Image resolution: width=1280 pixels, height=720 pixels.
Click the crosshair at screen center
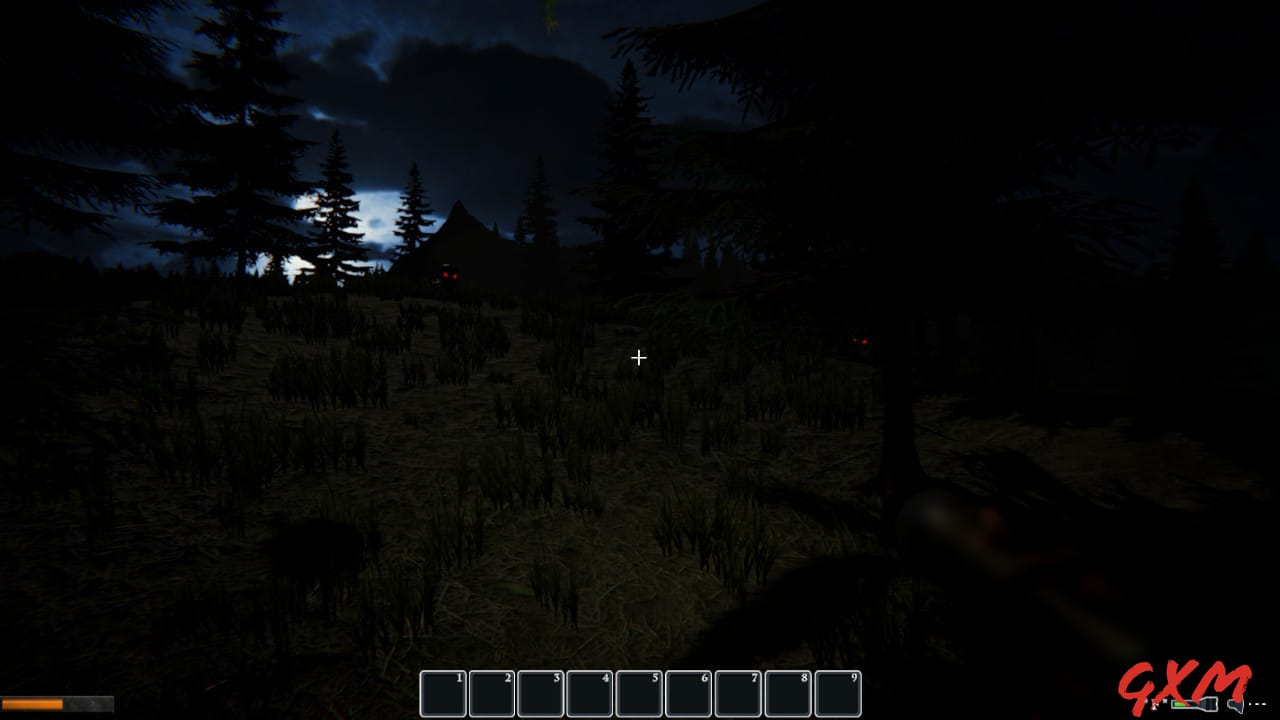click(x=639, y=357)
